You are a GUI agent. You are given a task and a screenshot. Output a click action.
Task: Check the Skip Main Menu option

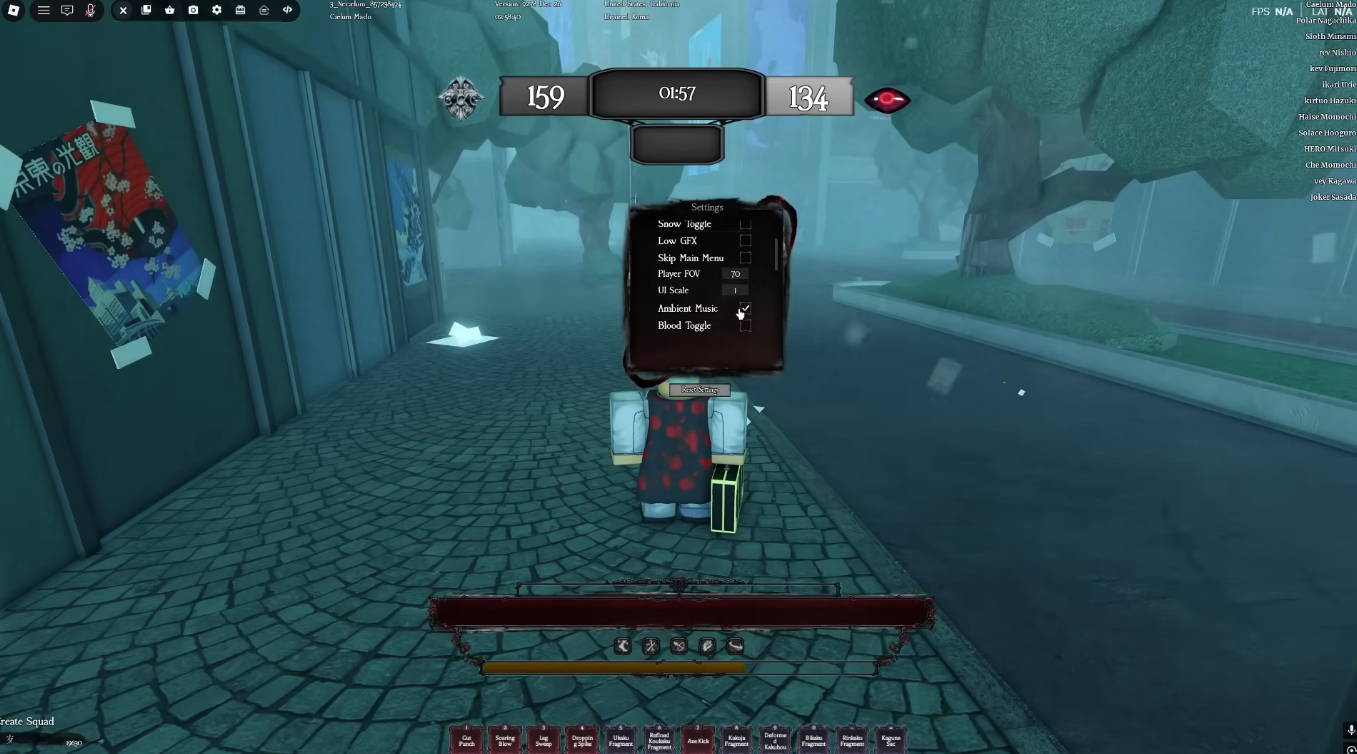point(745,257)
